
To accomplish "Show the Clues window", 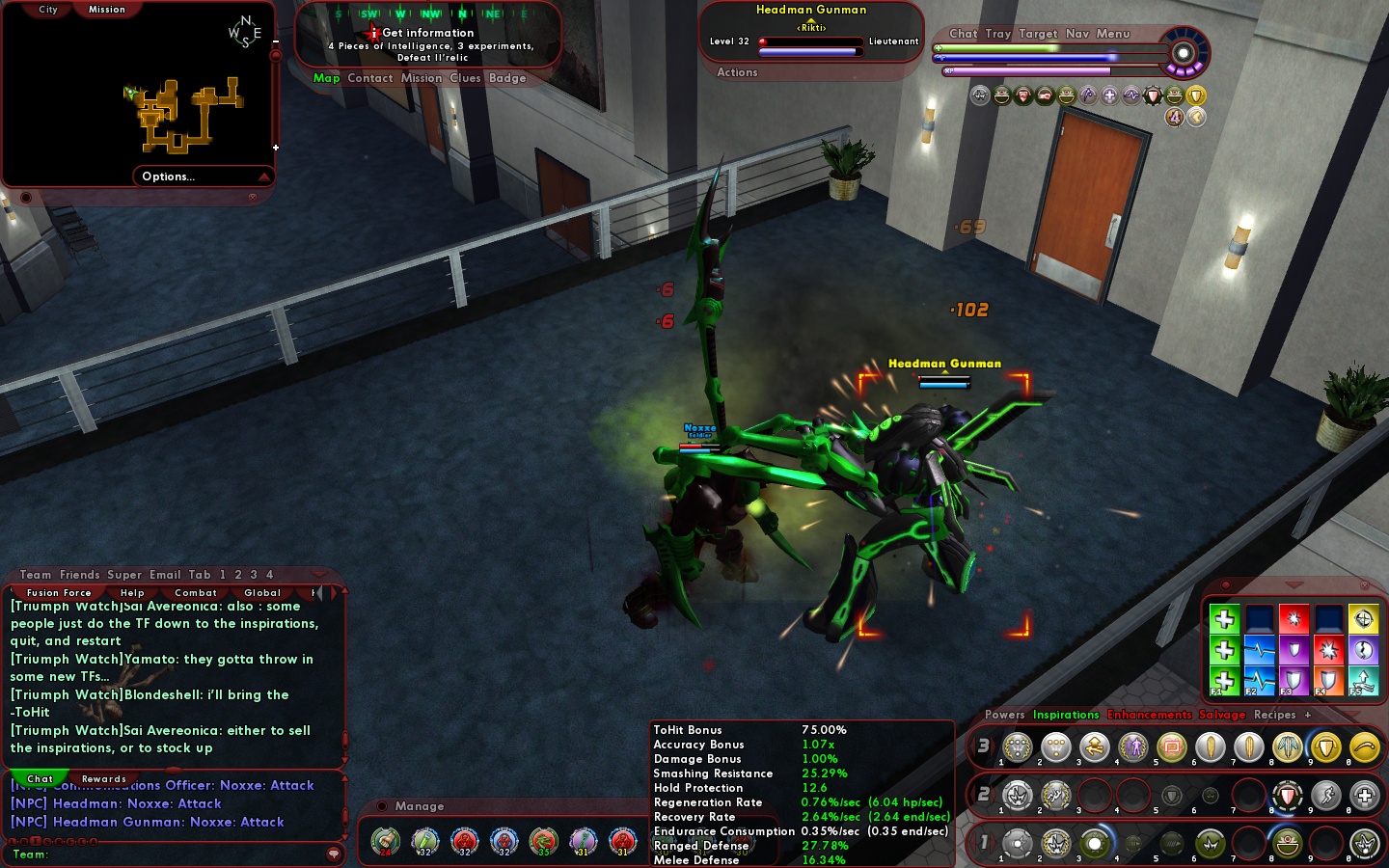I will point(465,78).
